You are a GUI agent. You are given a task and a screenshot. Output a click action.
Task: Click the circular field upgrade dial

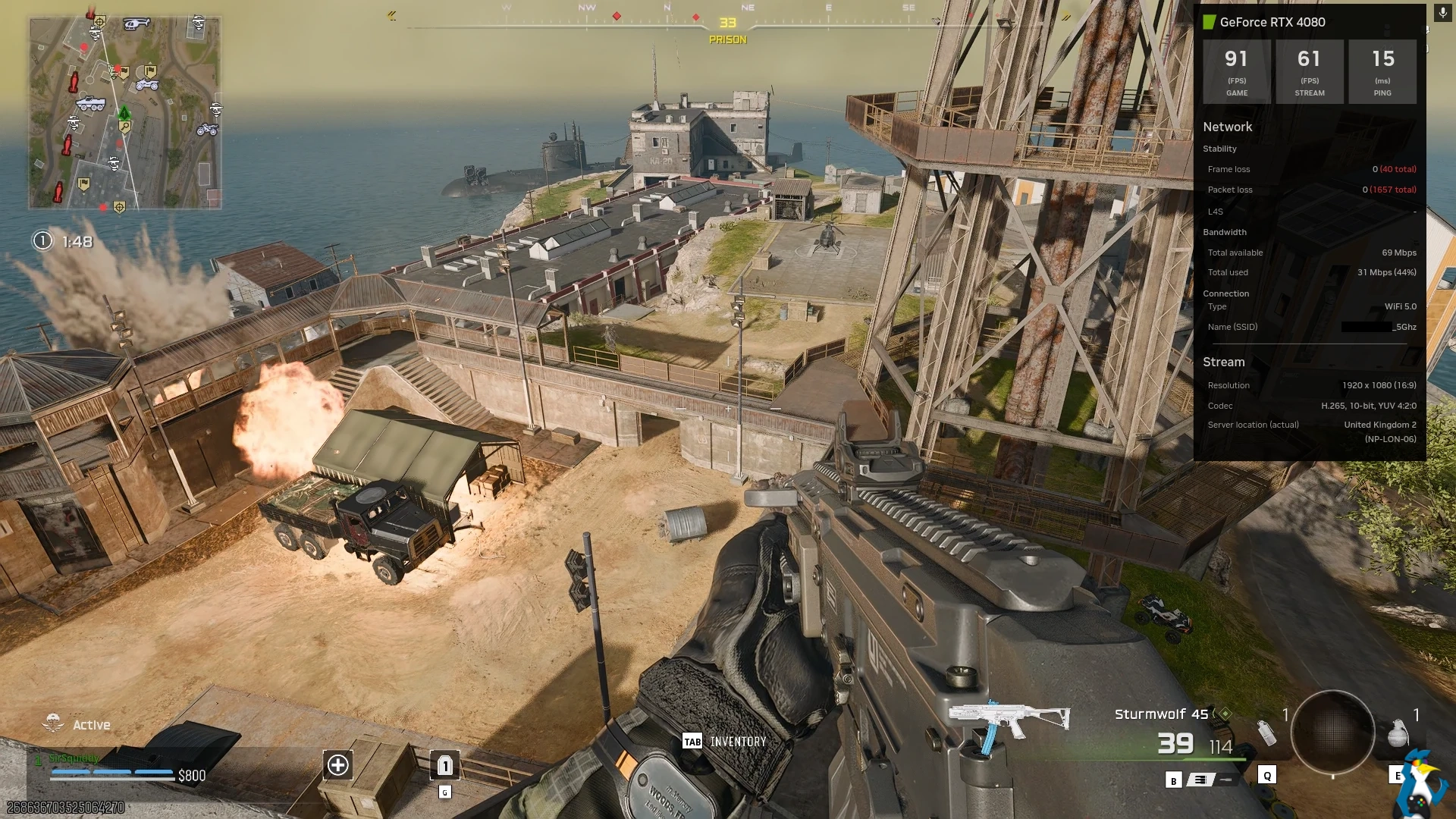tap(1332, 732)
